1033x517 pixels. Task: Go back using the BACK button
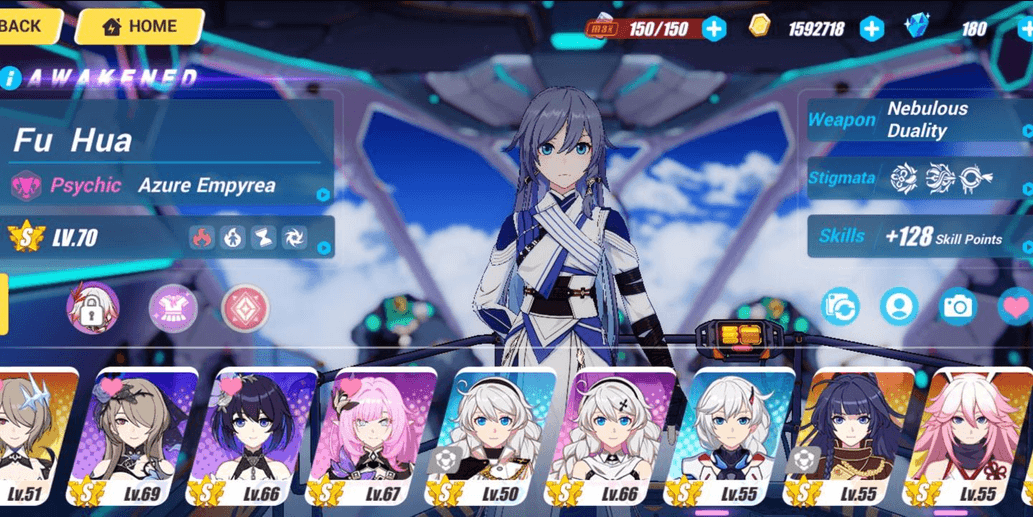point(24,26)
